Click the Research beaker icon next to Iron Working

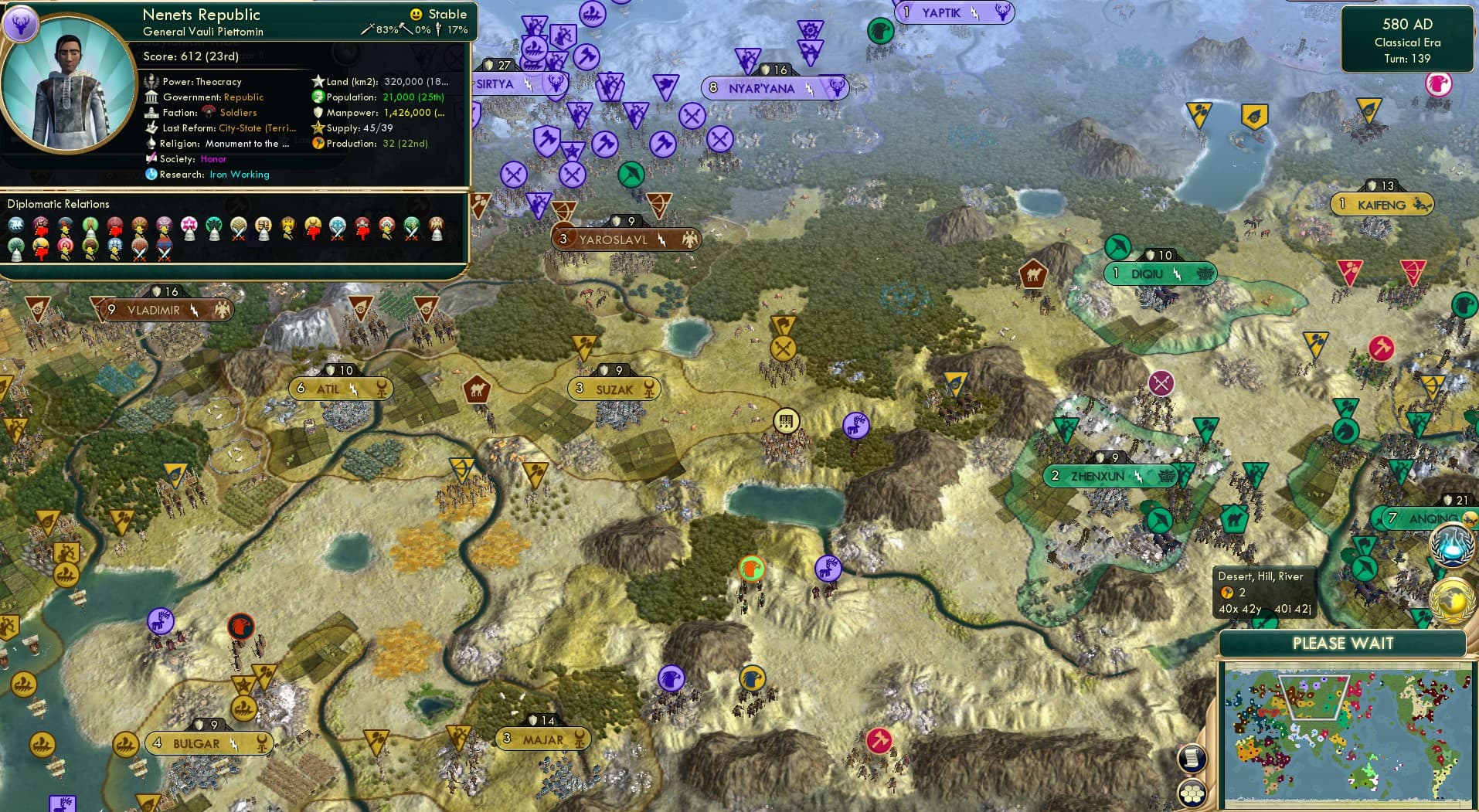pos(151,175)
